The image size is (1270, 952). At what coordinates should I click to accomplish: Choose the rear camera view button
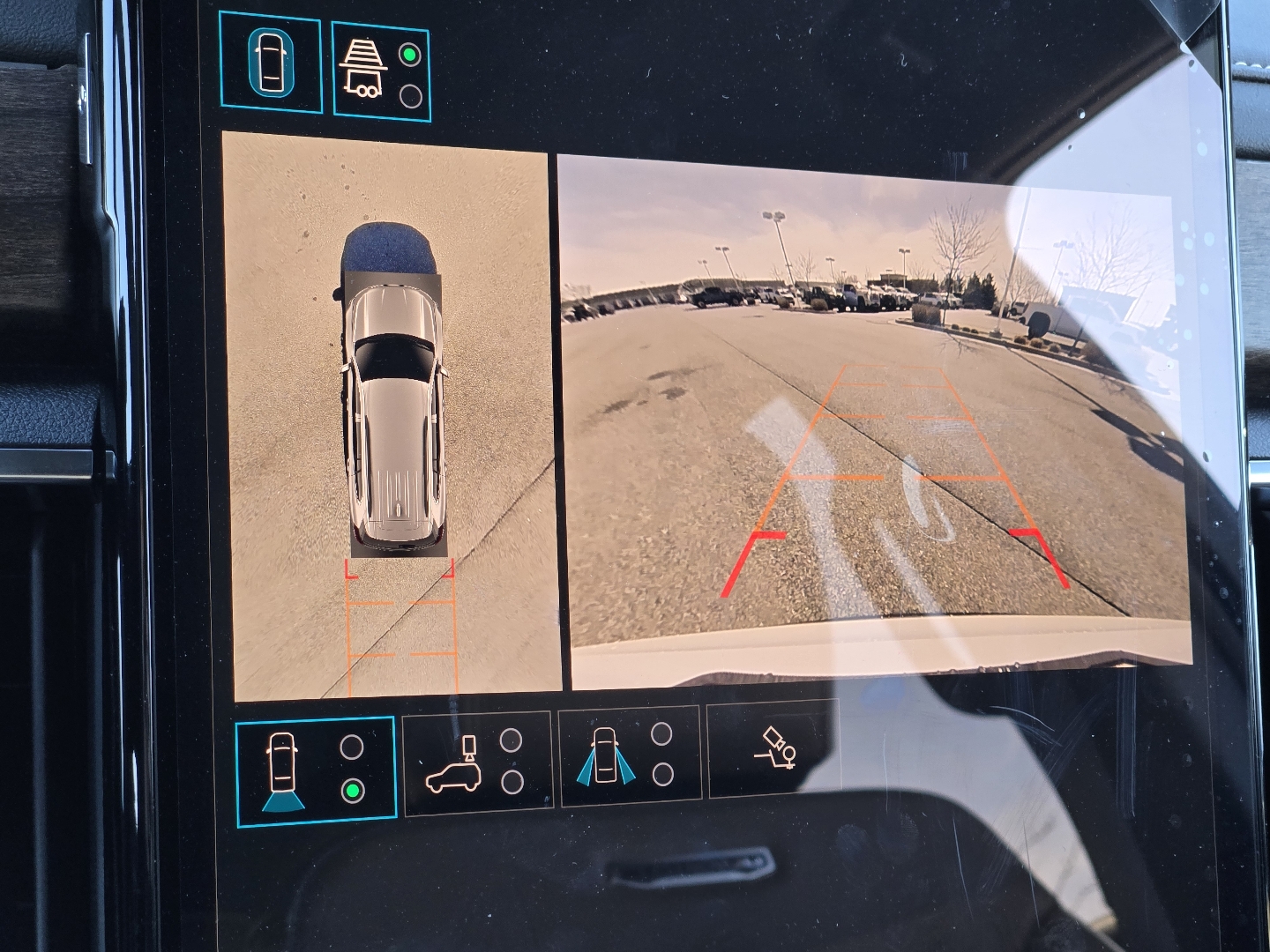[315, 771]
